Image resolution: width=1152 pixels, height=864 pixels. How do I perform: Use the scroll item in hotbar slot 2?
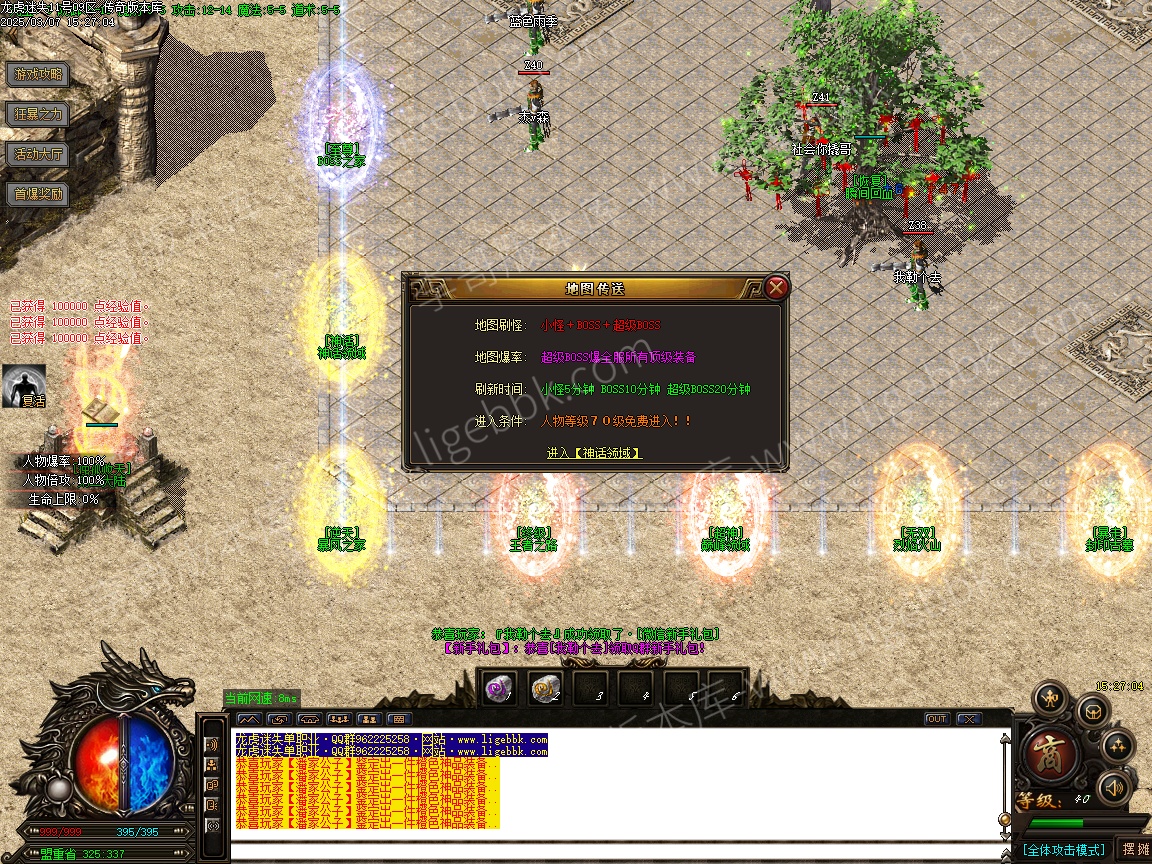pyautogui.click(x=545, y=689)
